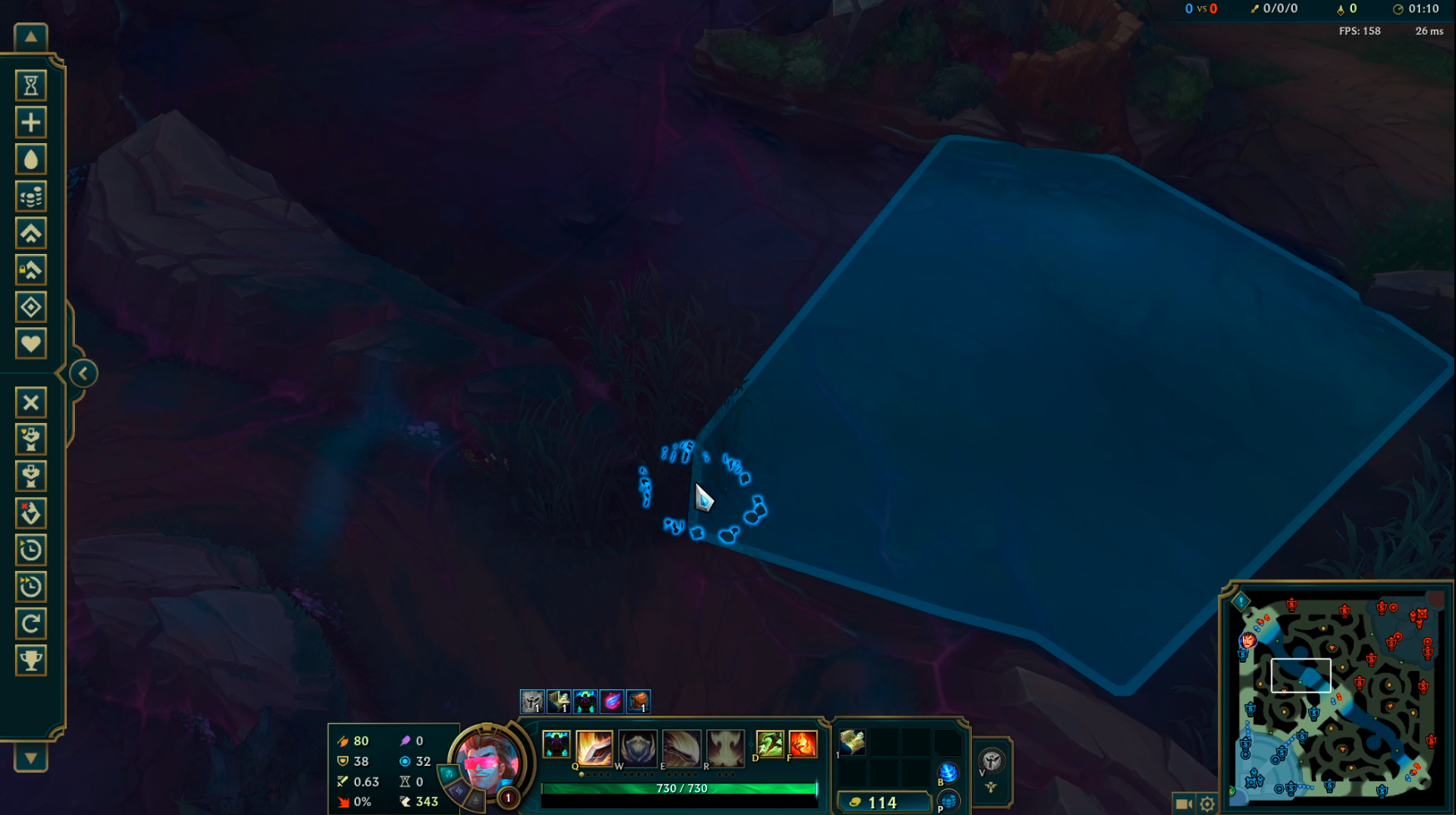Click the white viewport box on the minimap
The height and width of the screenshot is (815, 1456).
(1302, 676)
